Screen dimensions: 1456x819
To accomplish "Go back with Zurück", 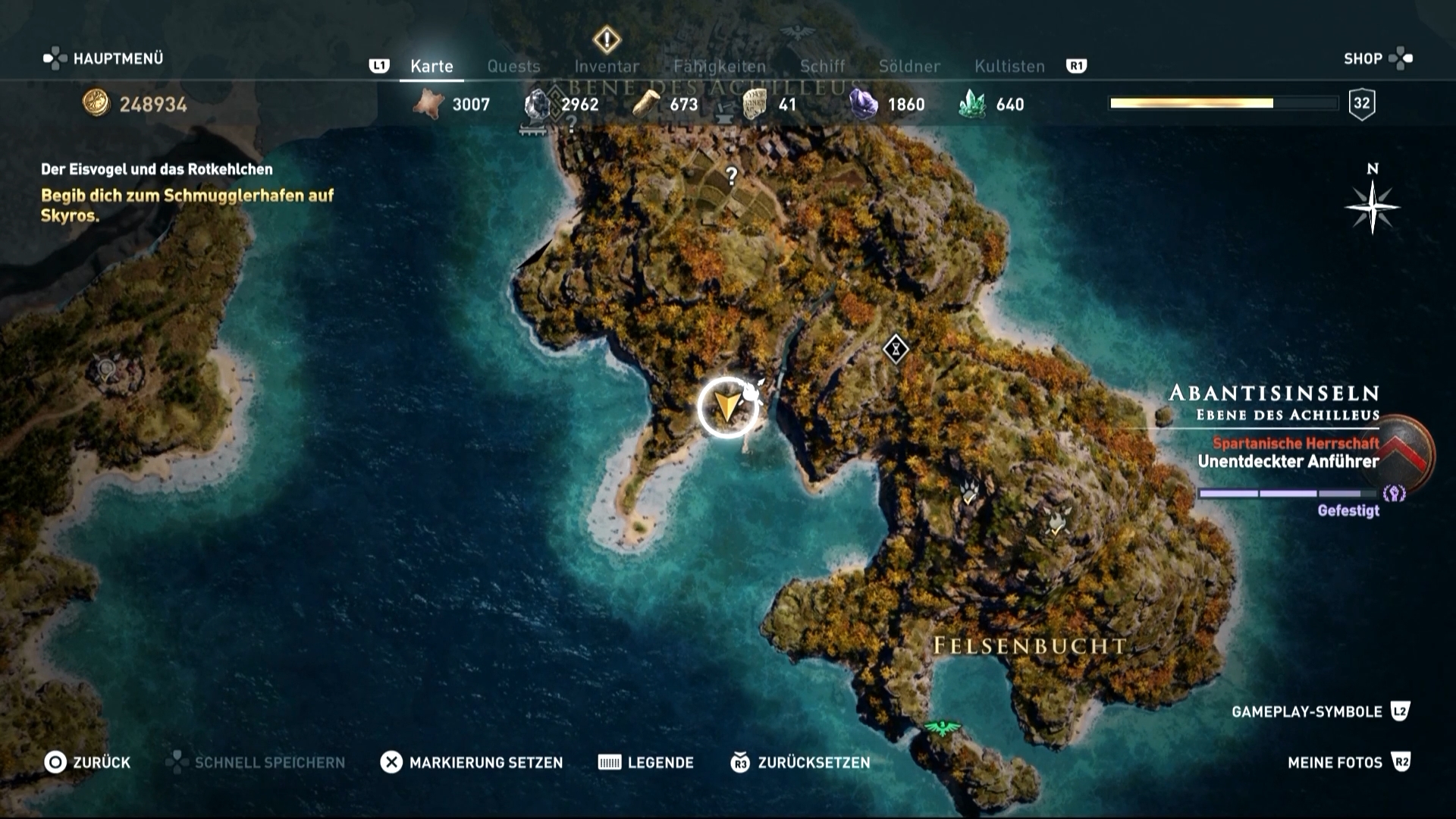I will click(87, 762).
